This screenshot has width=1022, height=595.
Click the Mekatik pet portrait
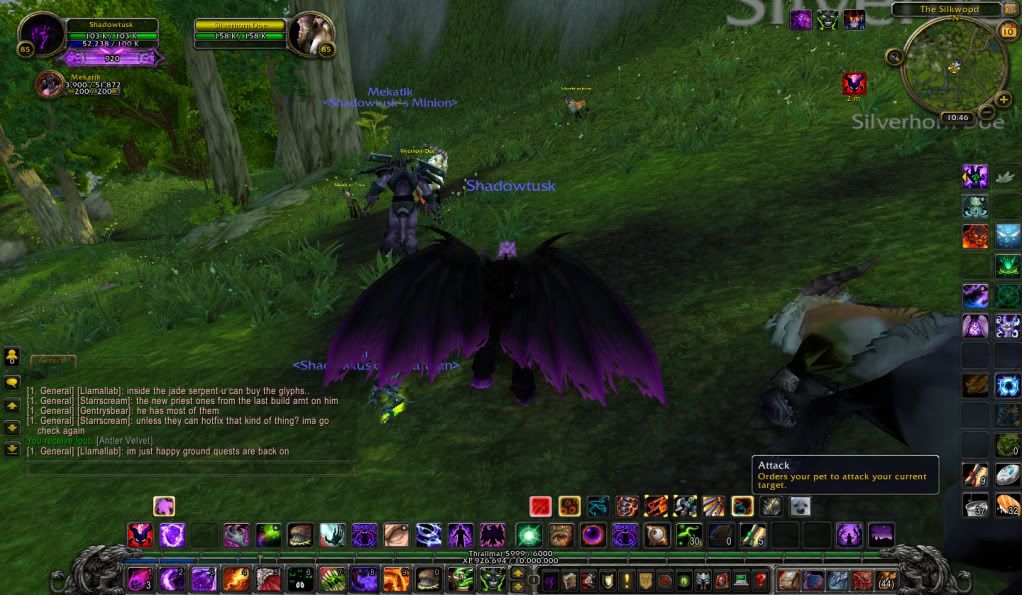click(49, 85)
